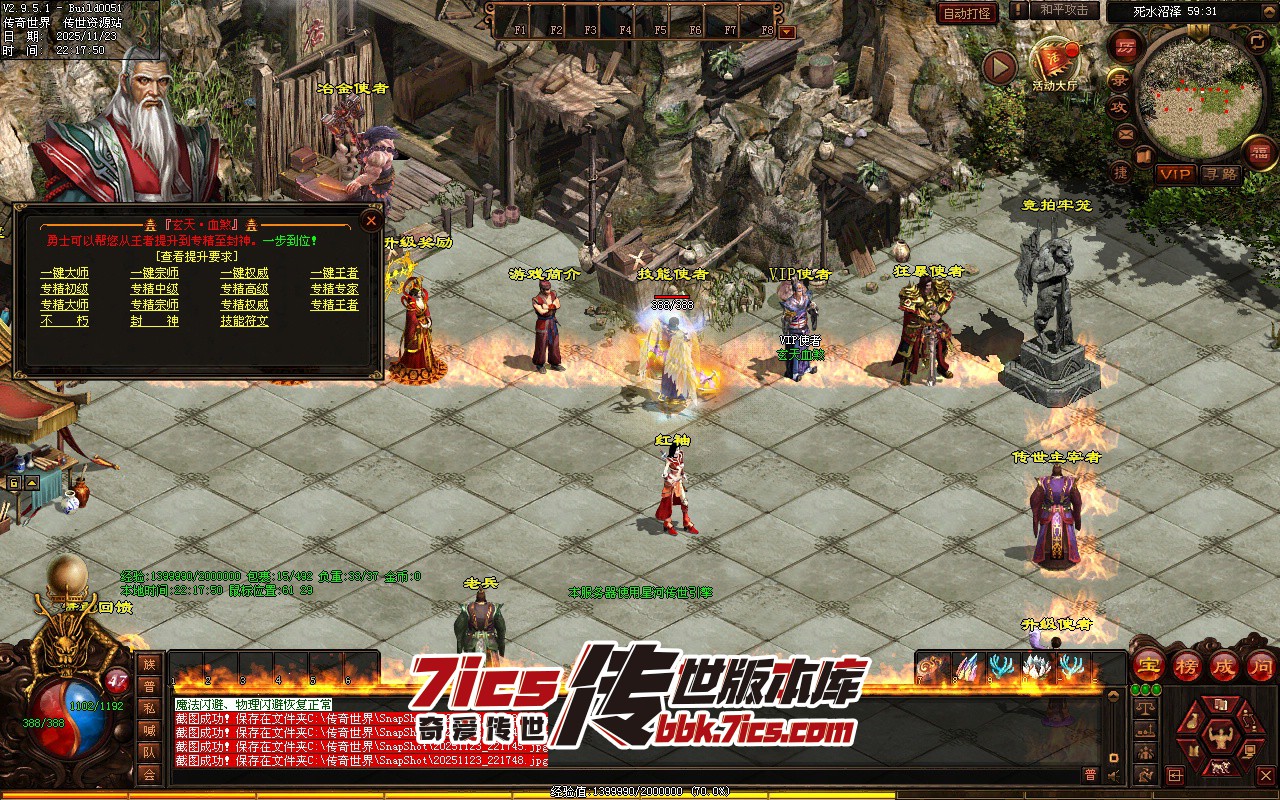Open the mail envelope icon
1280x800 pixels.
pyautogui.click(x=1126, y=133)
